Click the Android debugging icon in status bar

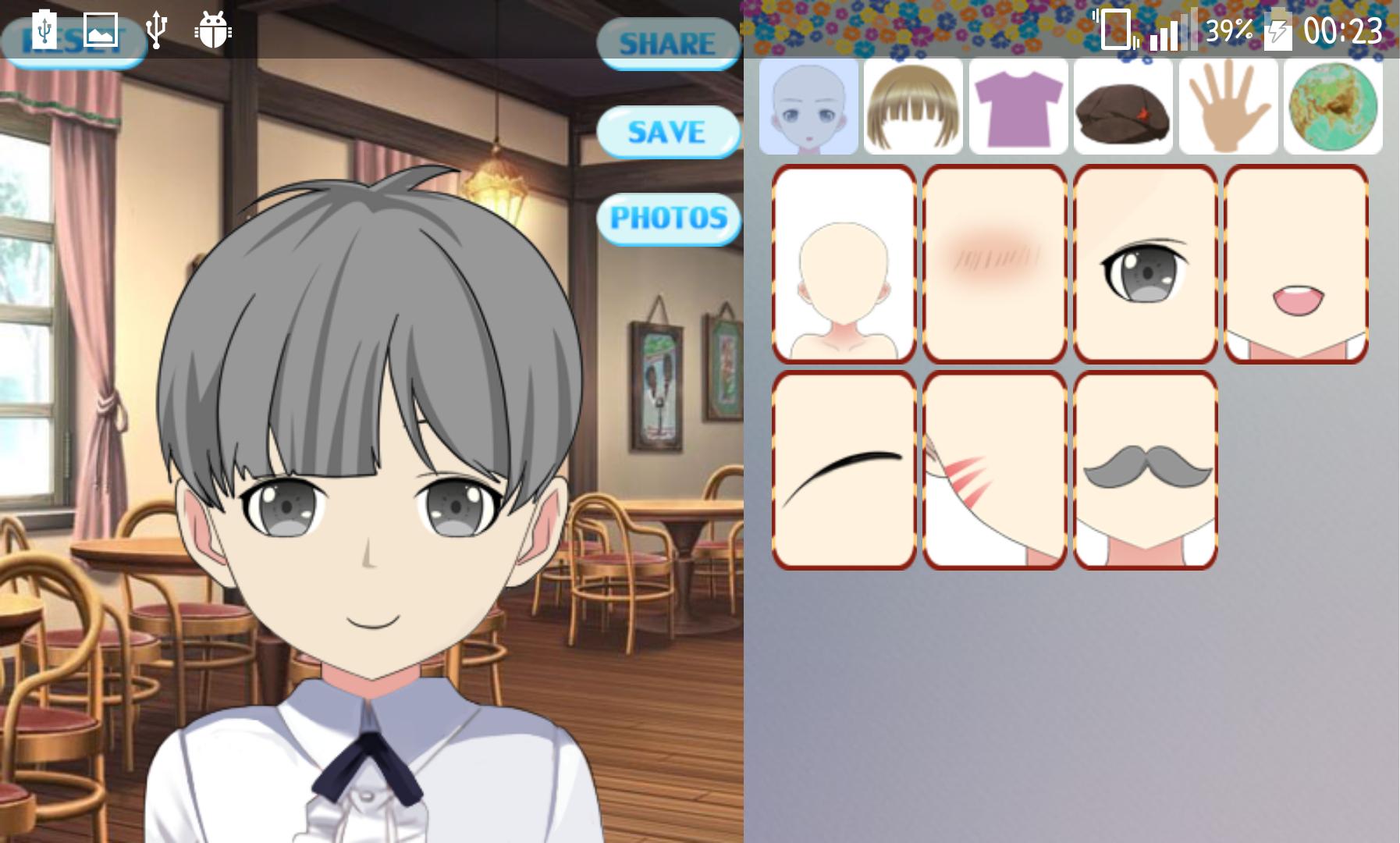pyautogui.click(x=209, y=31)
